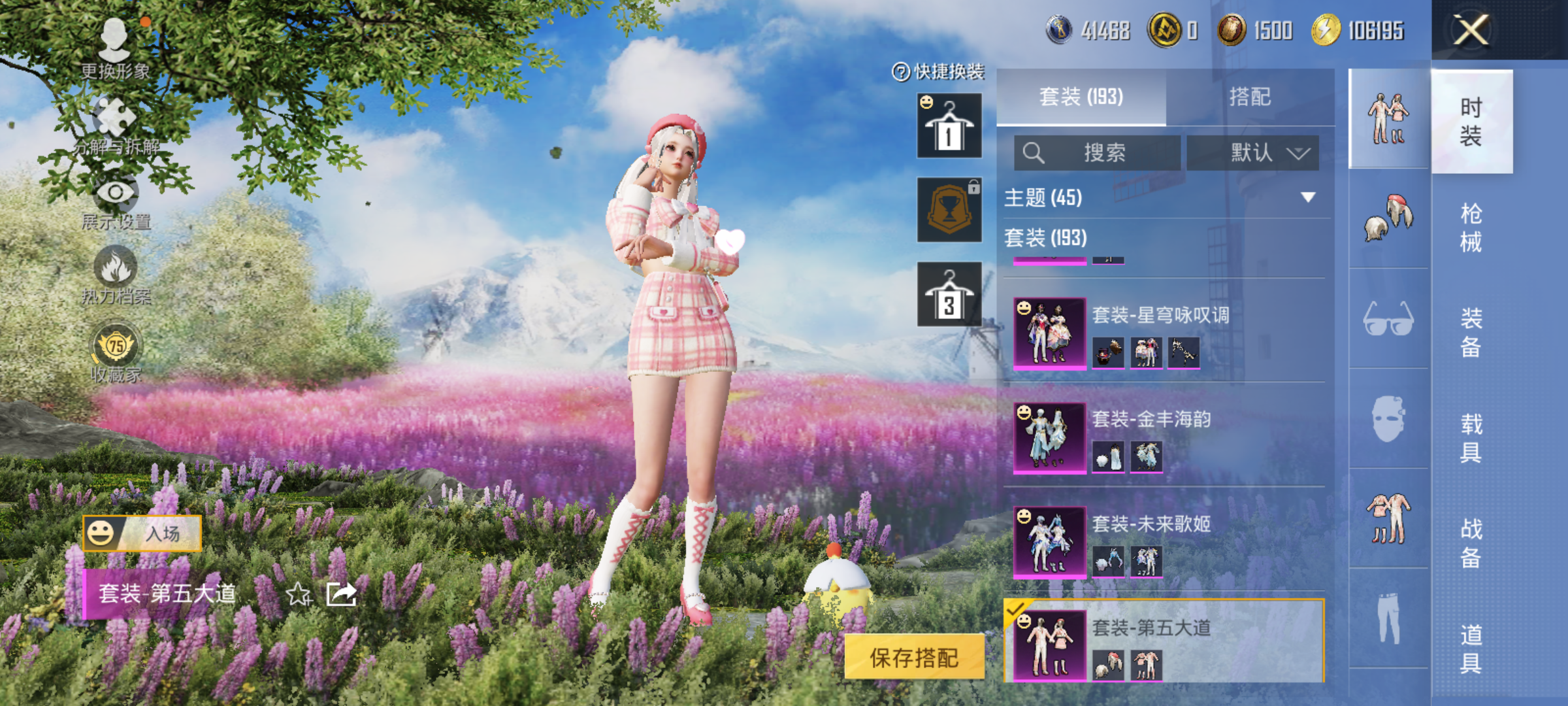Go to the 载具 category

pos(1471,438)
